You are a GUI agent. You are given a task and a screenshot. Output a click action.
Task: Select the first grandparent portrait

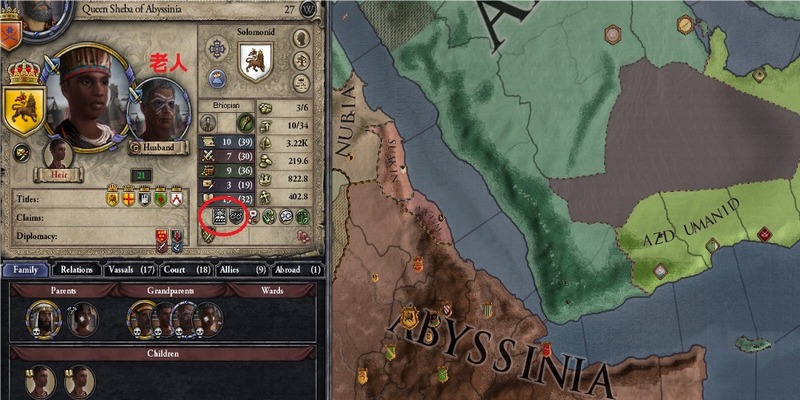pos(142,319)
